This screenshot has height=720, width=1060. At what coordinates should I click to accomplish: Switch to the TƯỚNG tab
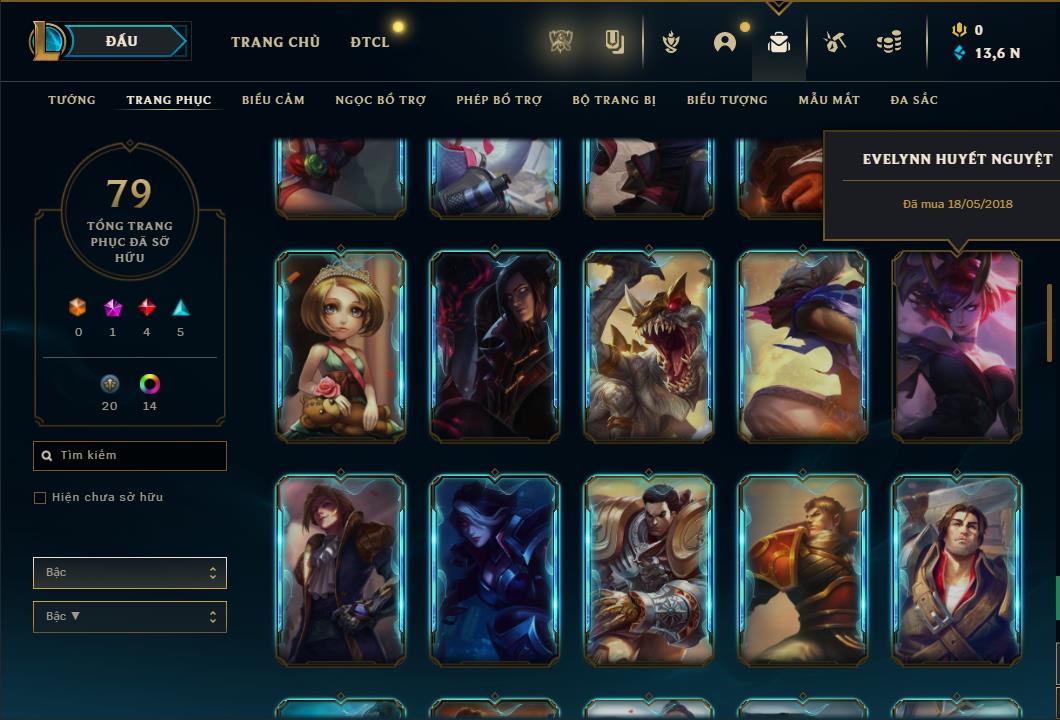72,100
